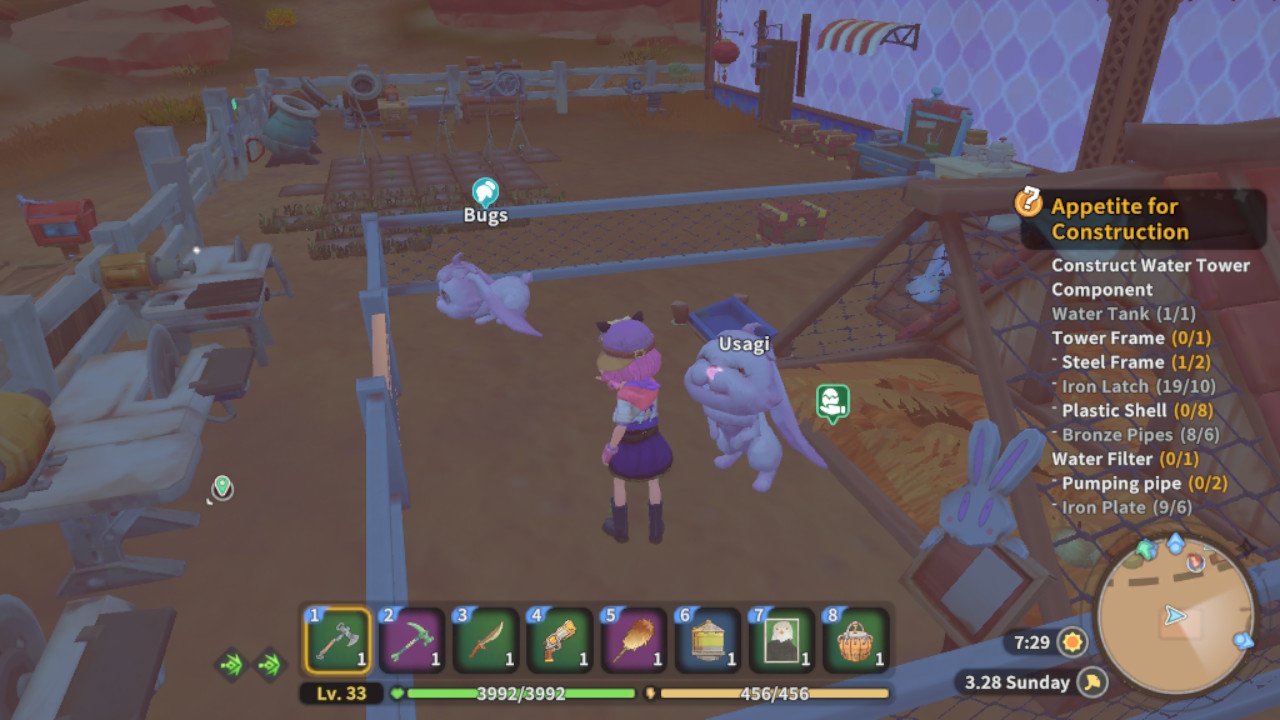1280x720 pixels.
Task: Choose the curved dagger hotbar slot
Action: (x=486, y=640)
